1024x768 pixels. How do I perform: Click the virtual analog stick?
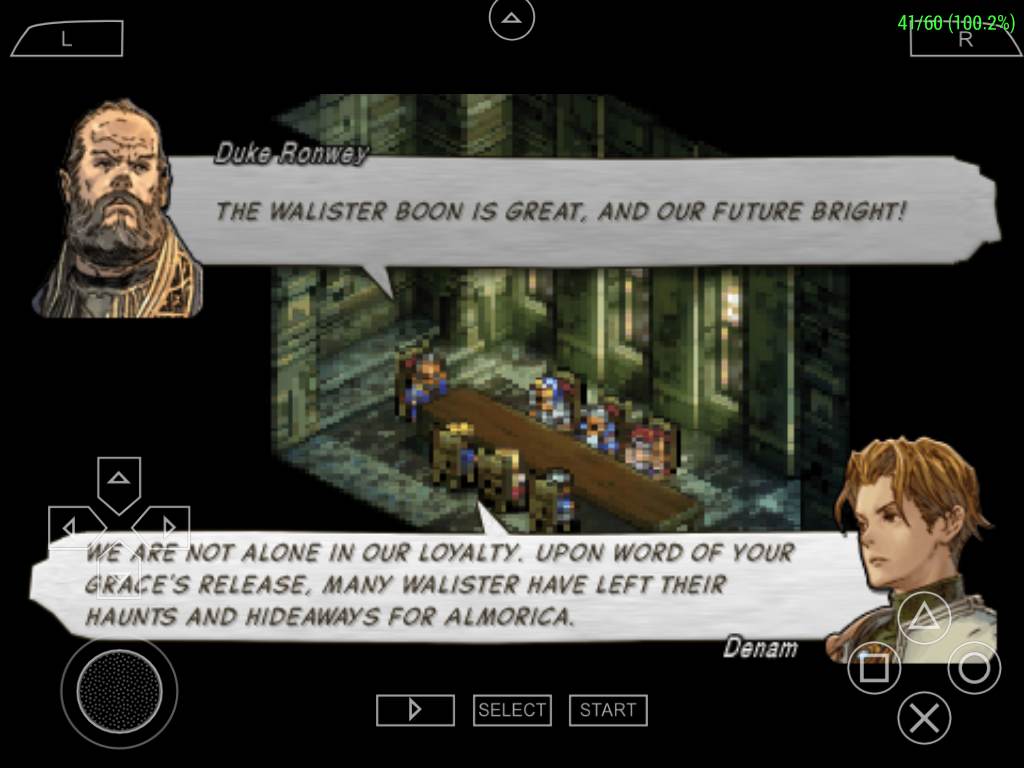pos(119,690)
